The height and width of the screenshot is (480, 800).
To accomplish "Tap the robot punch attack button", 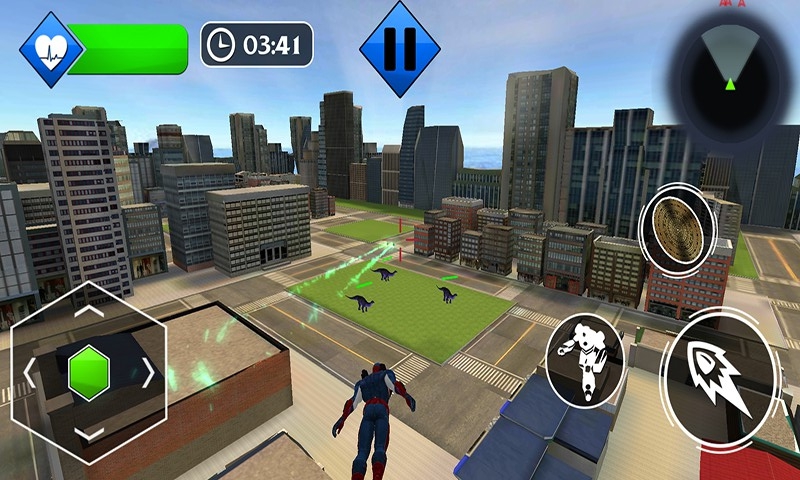I will tap(585, 357).
